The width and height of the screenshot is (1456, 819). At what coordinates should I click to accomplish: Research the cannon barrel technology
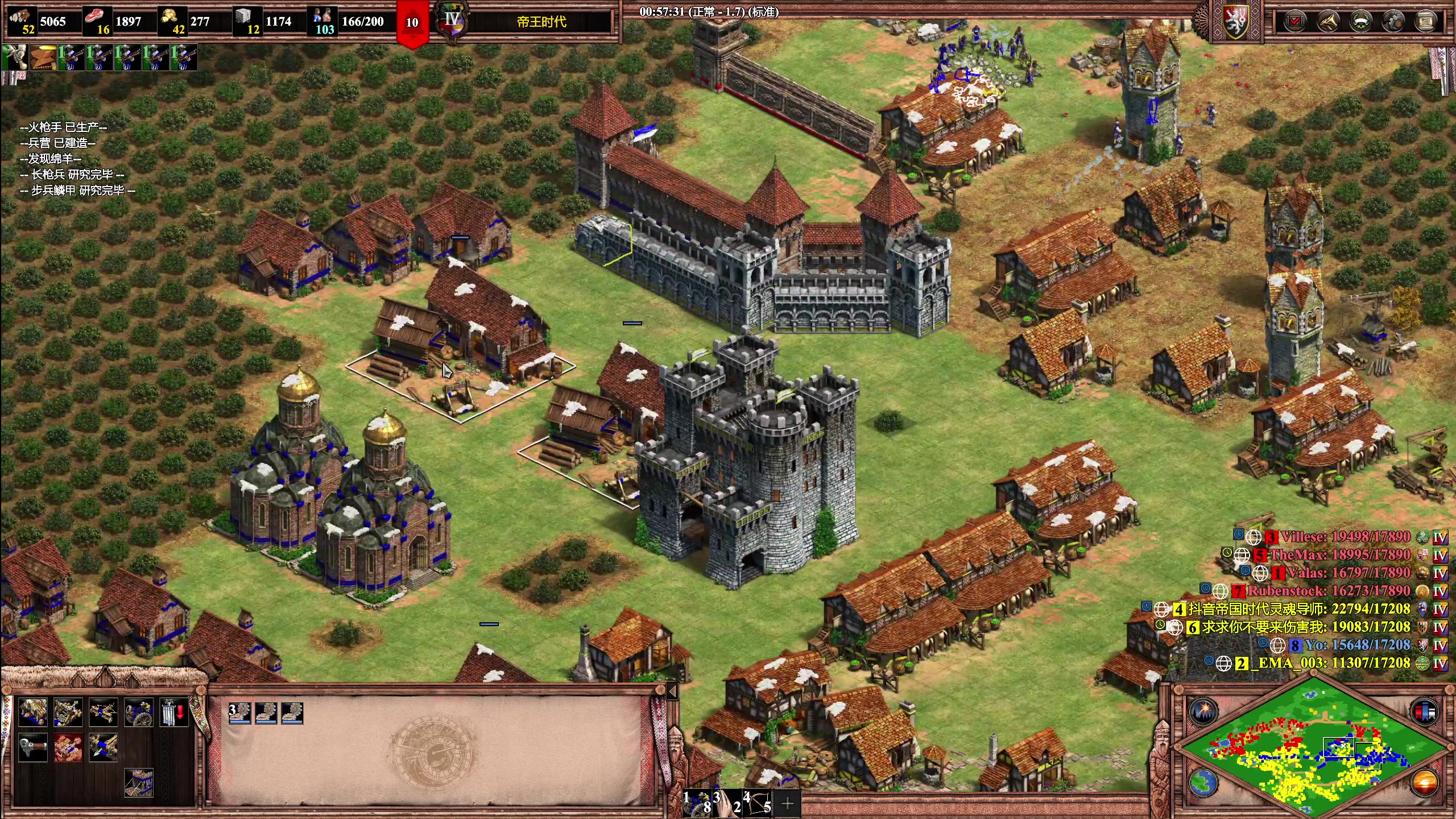[x=33, y=747]
